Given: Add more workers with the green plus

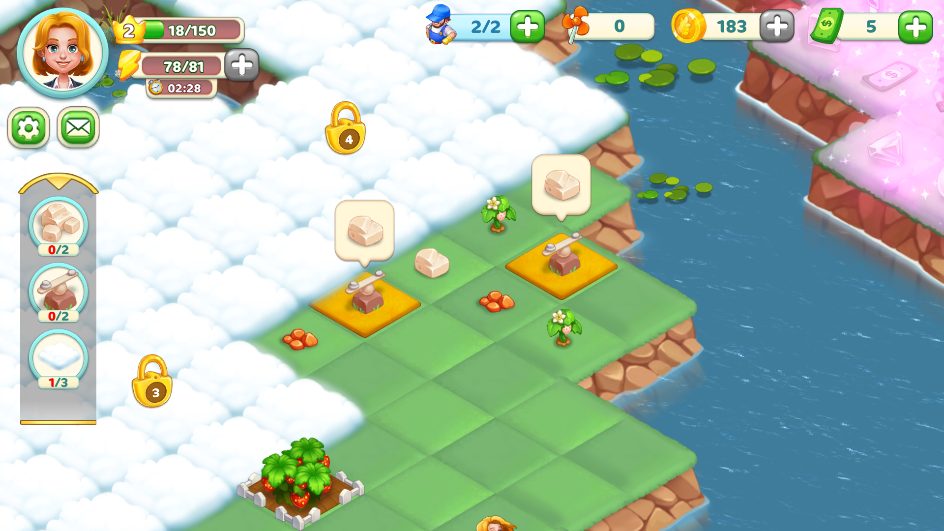Looking at the screenshot, I should (527, 26).
